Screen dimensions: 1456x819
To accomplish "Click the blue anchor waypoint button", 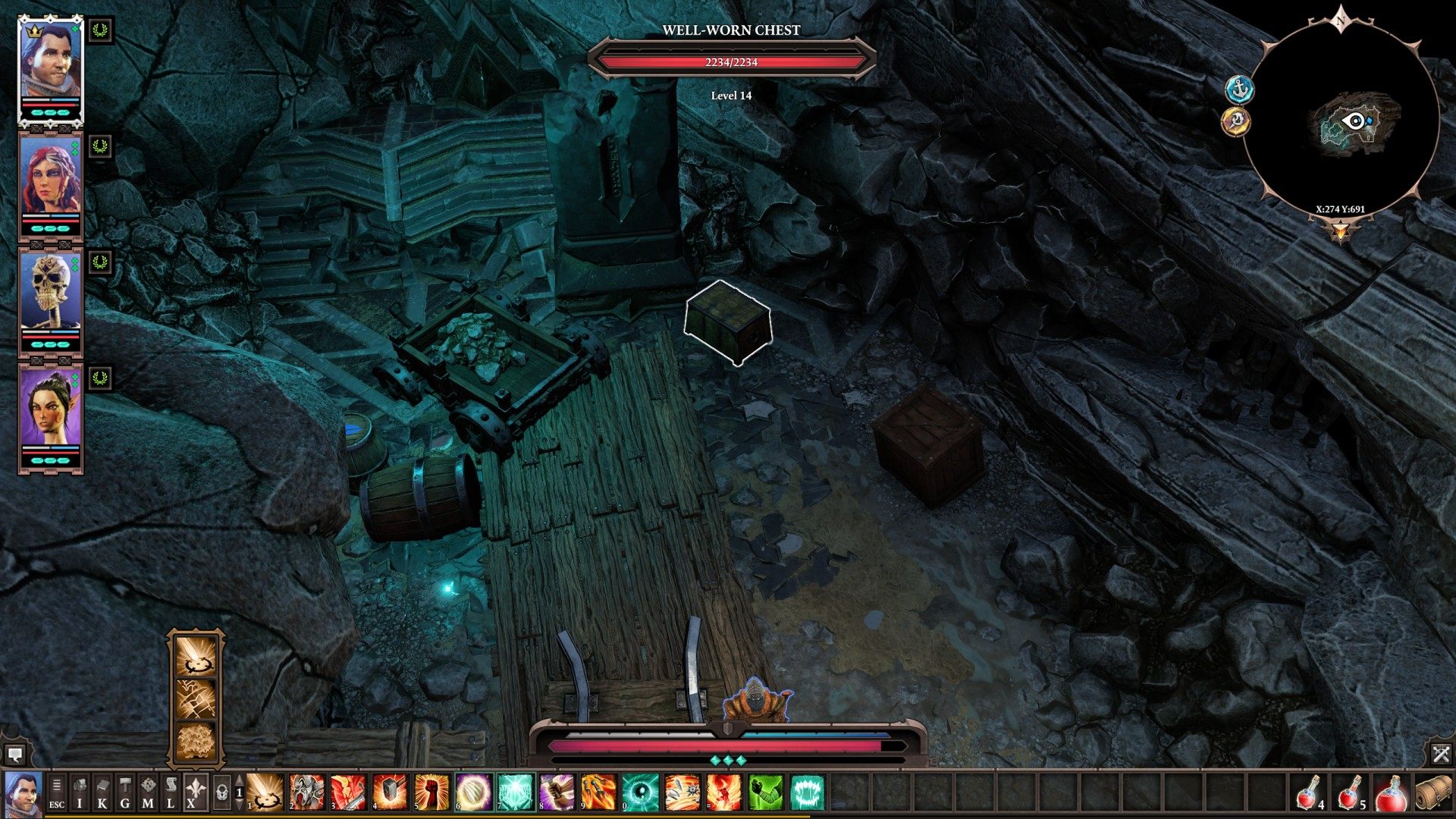I will pos(1240,89).
